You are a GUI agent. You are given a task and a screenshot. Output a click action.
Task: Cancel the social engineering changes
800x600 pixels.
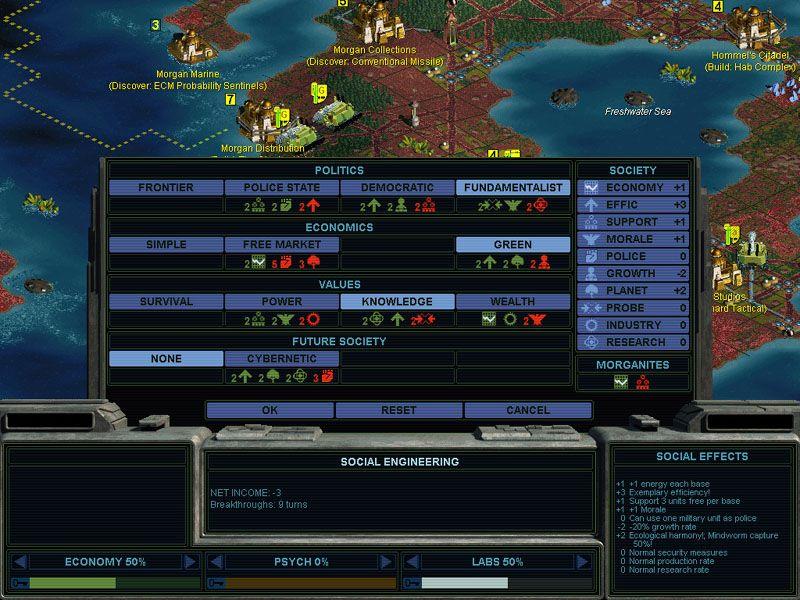click(528, 410)
